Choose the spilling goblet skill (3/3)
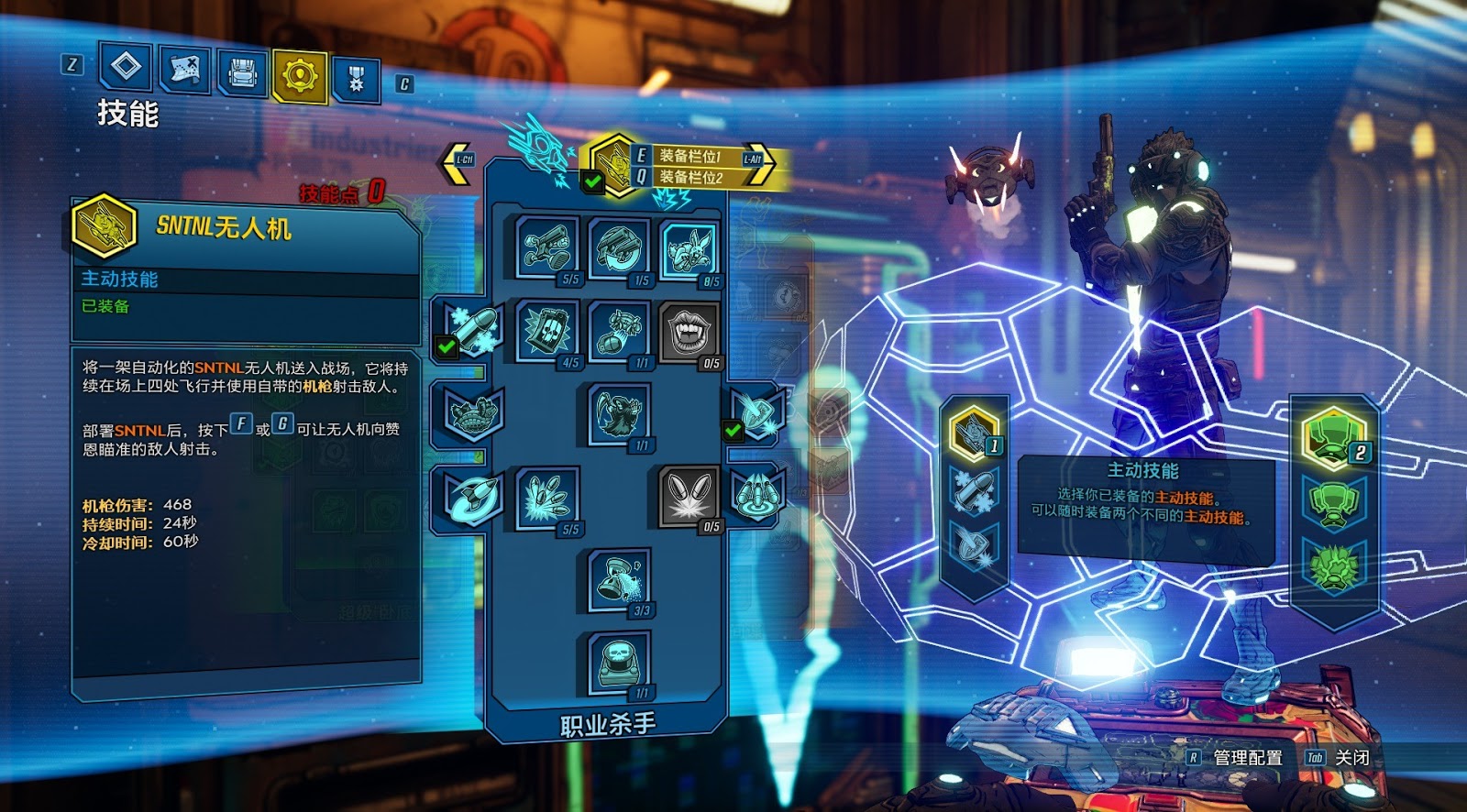The width and height of the screenshot is (1467, 812). click(x=620, y=579)
